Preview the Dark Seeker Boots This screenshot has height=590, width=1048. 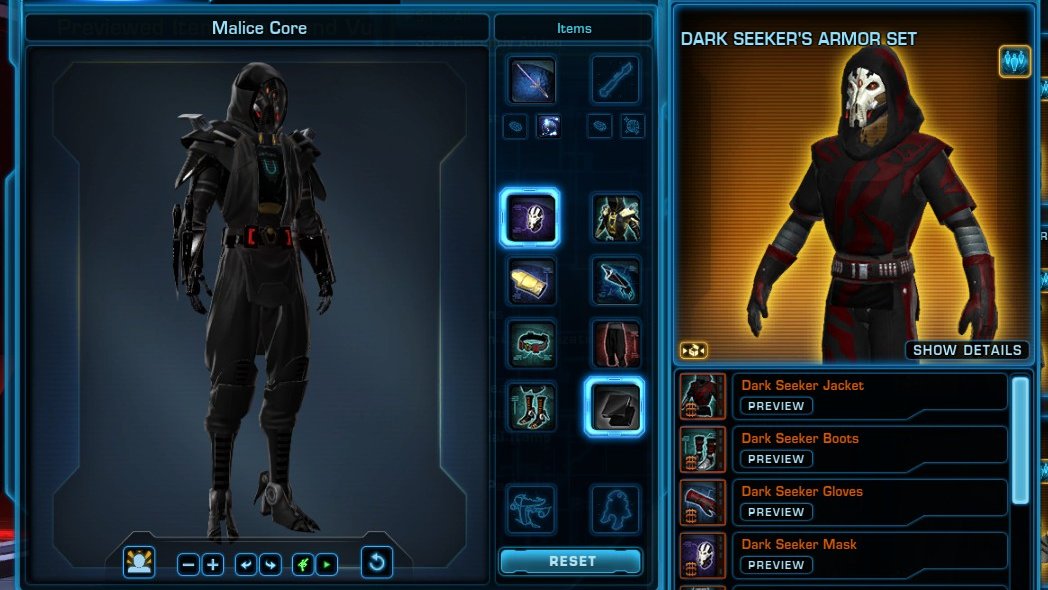(776, 459)
